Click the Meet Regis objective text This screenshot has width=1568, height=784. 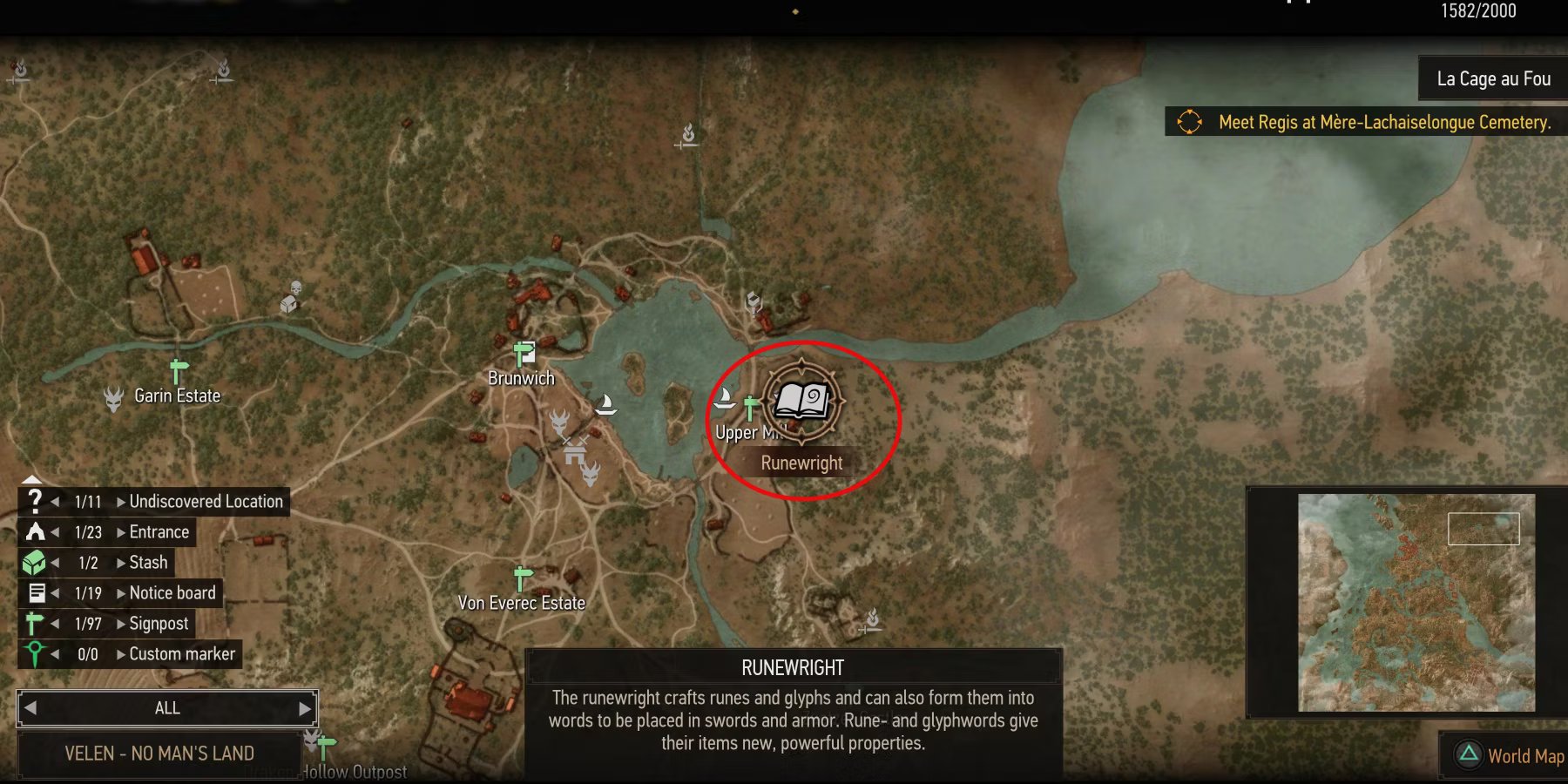(x=1383, y=123)
